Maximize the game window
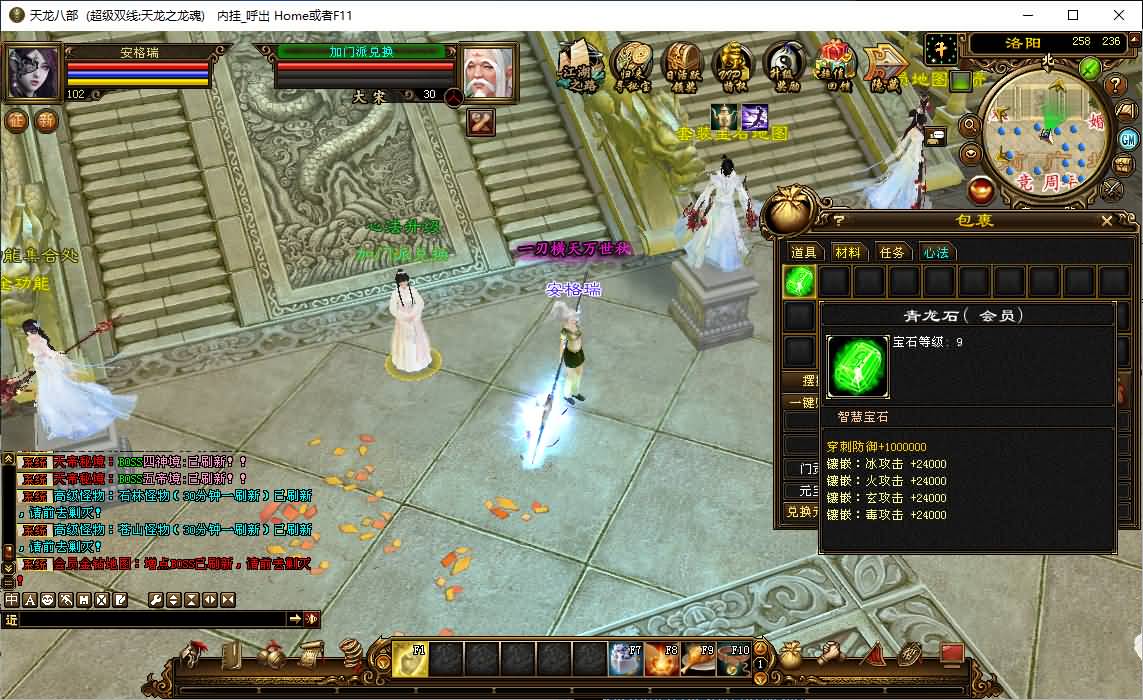Screen dimensions: 1143x700 click(x=1073, y=15)
